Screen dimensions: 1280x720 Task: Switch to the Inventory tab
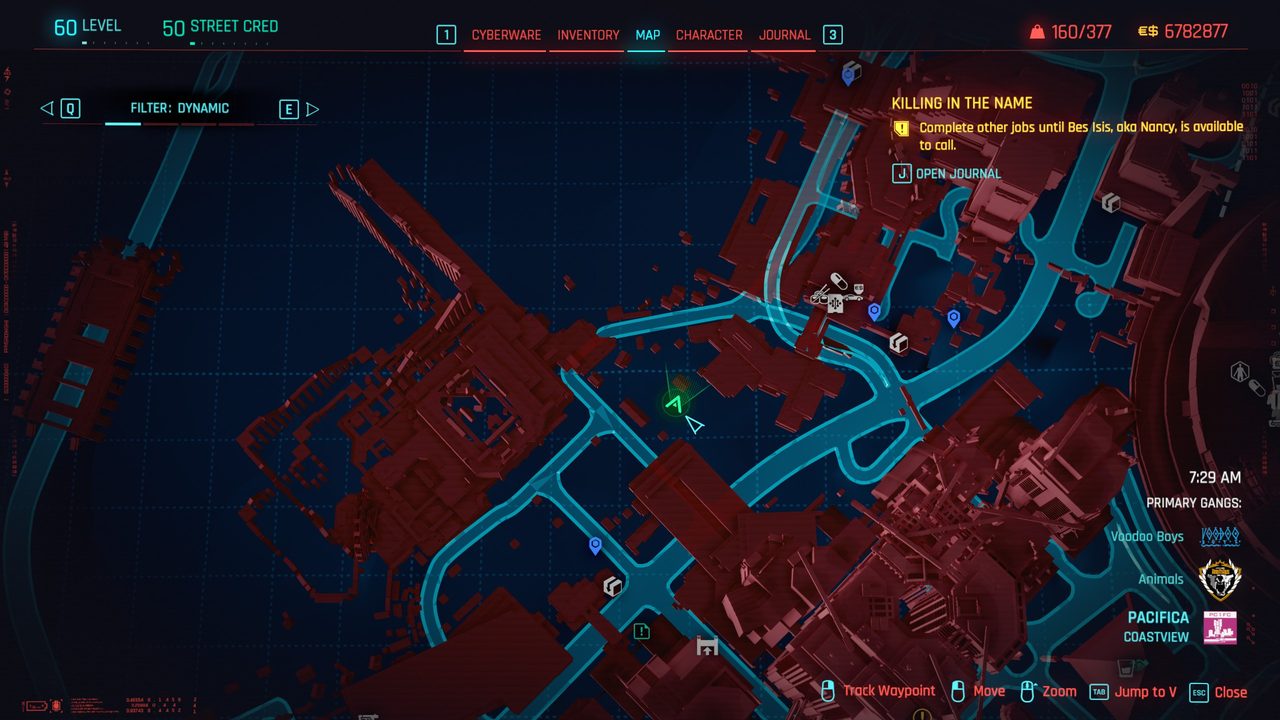588,35
